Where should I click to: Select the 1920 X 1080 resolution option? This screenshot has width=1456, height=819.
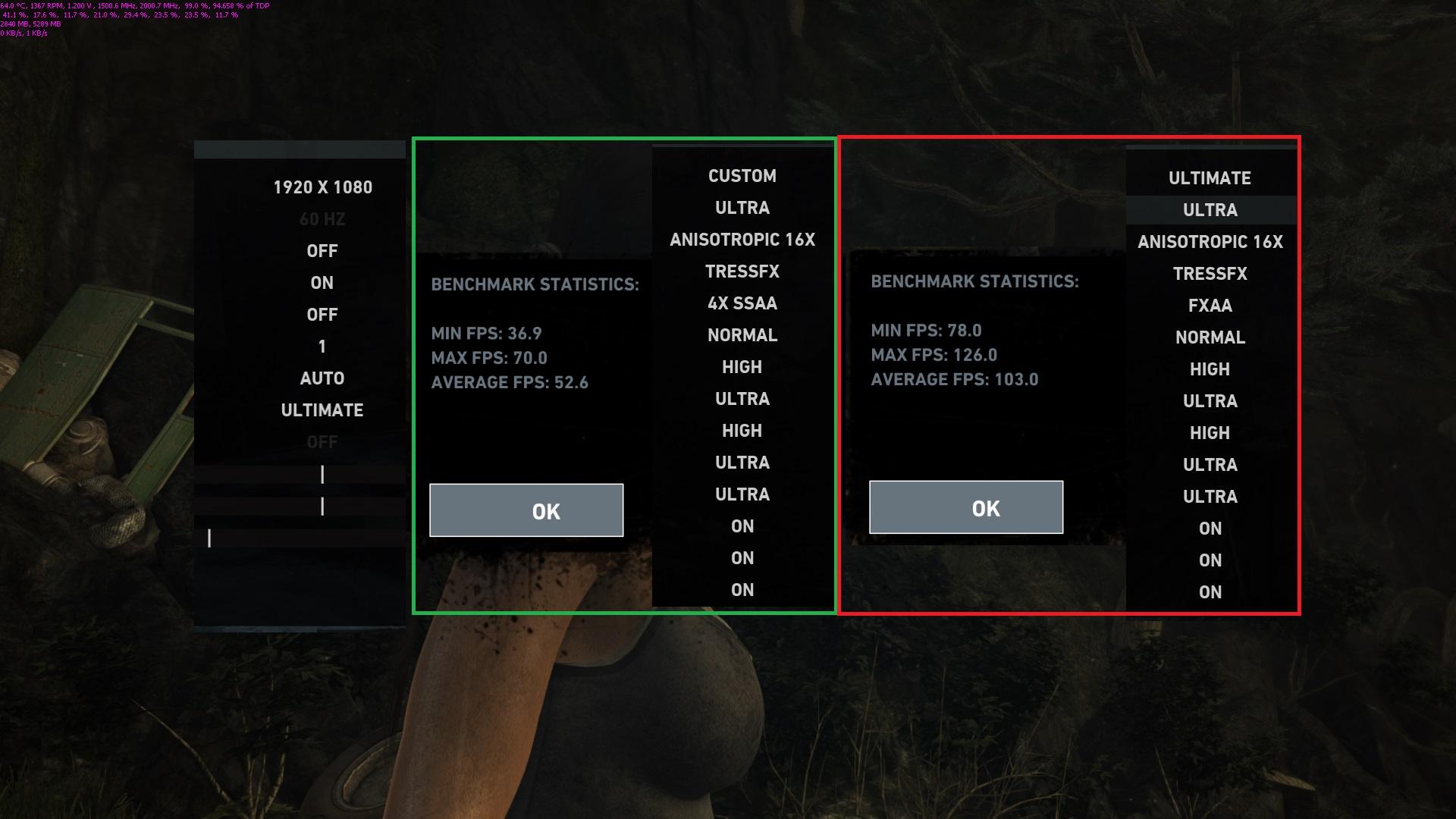pos(322,187)
